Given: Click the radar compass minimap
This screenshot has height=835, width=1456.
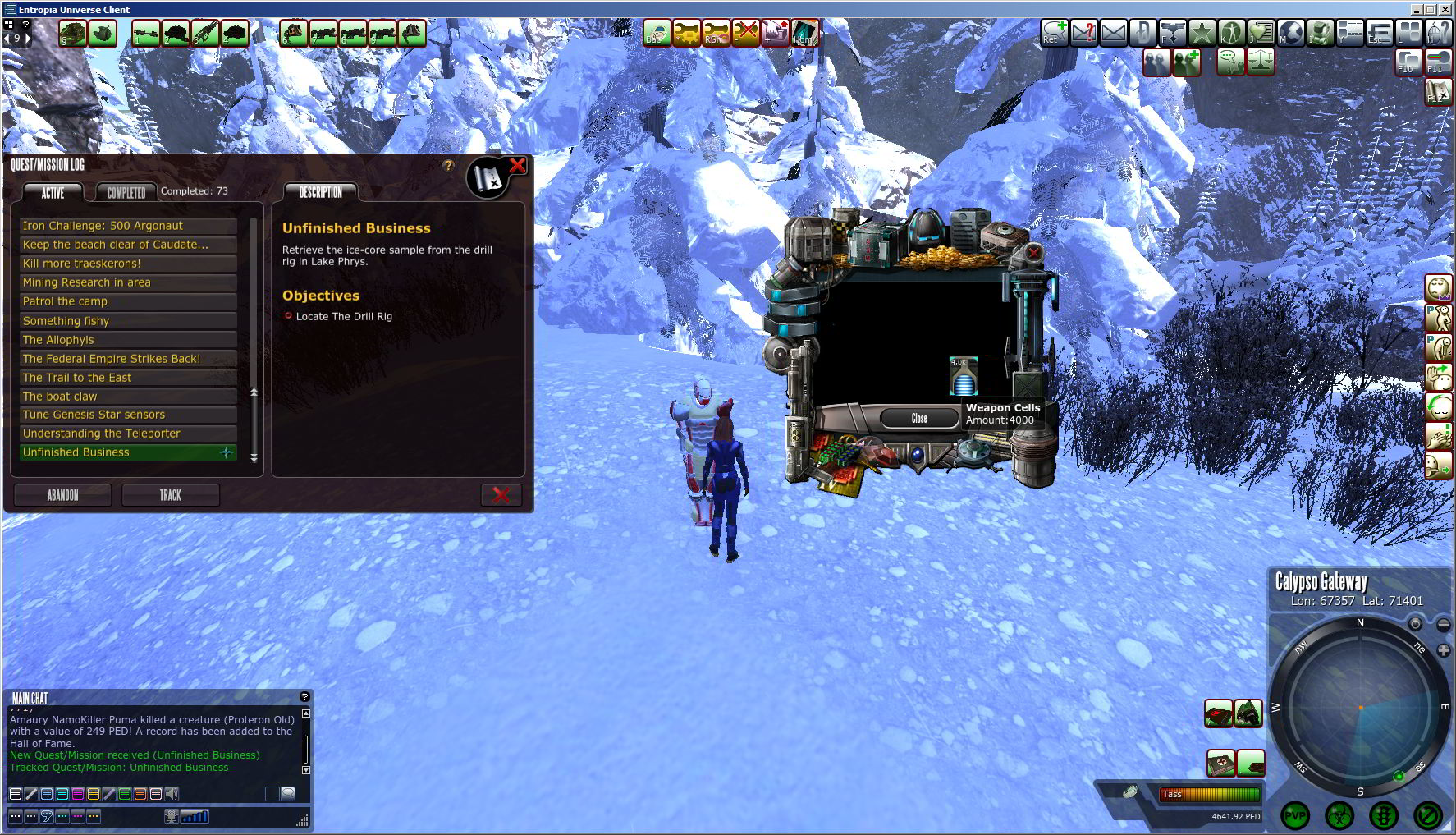Looking at the screenshot, I should tap(1359, 707).
